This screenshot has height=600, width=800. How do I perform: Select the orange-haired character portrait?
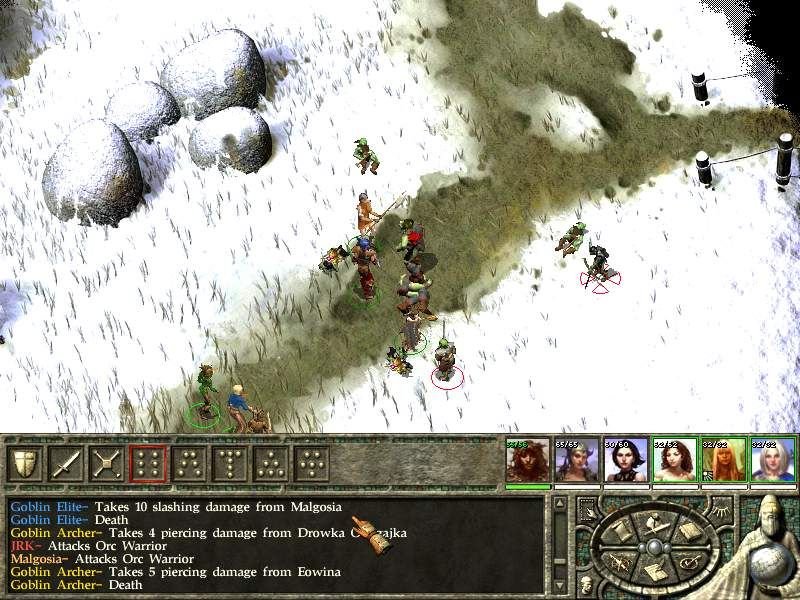(x=723, y=460)
